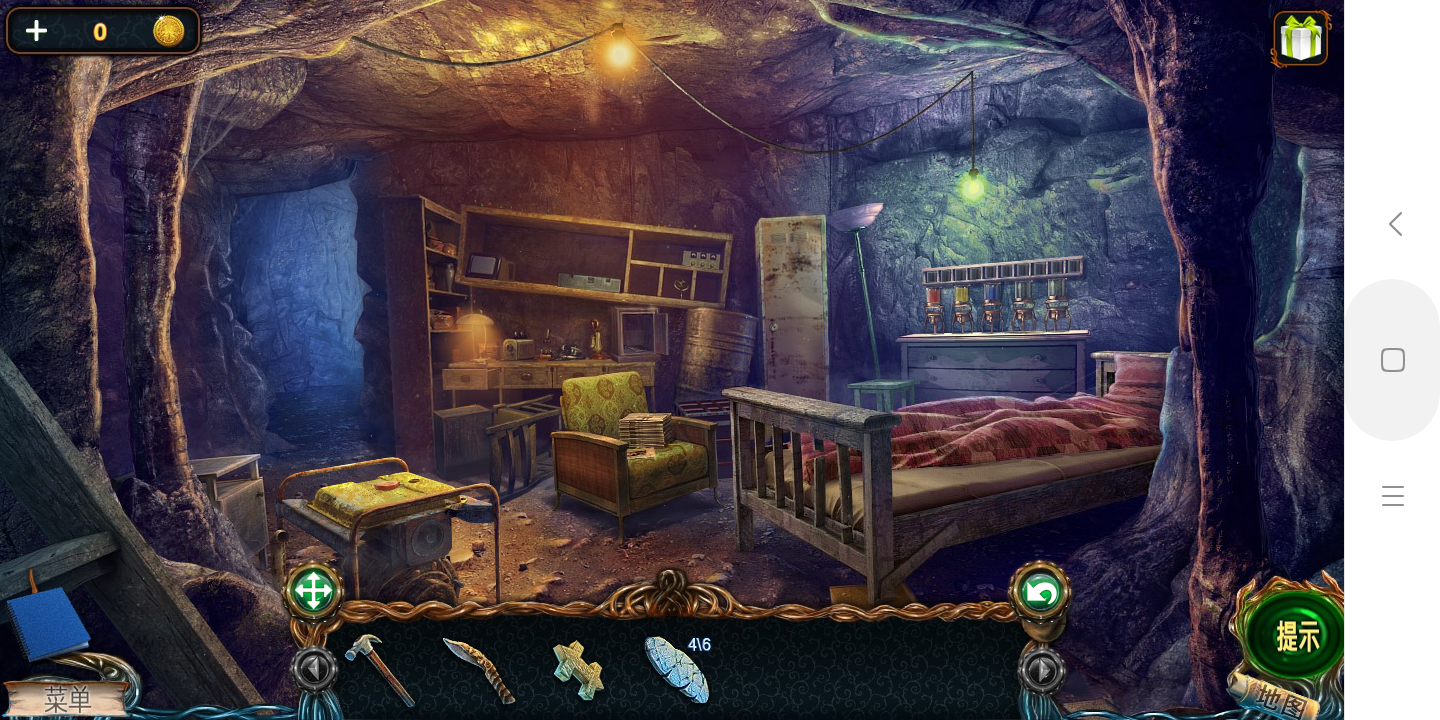Select the mosaic fragment item showing 4\6
The height and width of the screenshot is (720, 1440).
coord(678,669)
